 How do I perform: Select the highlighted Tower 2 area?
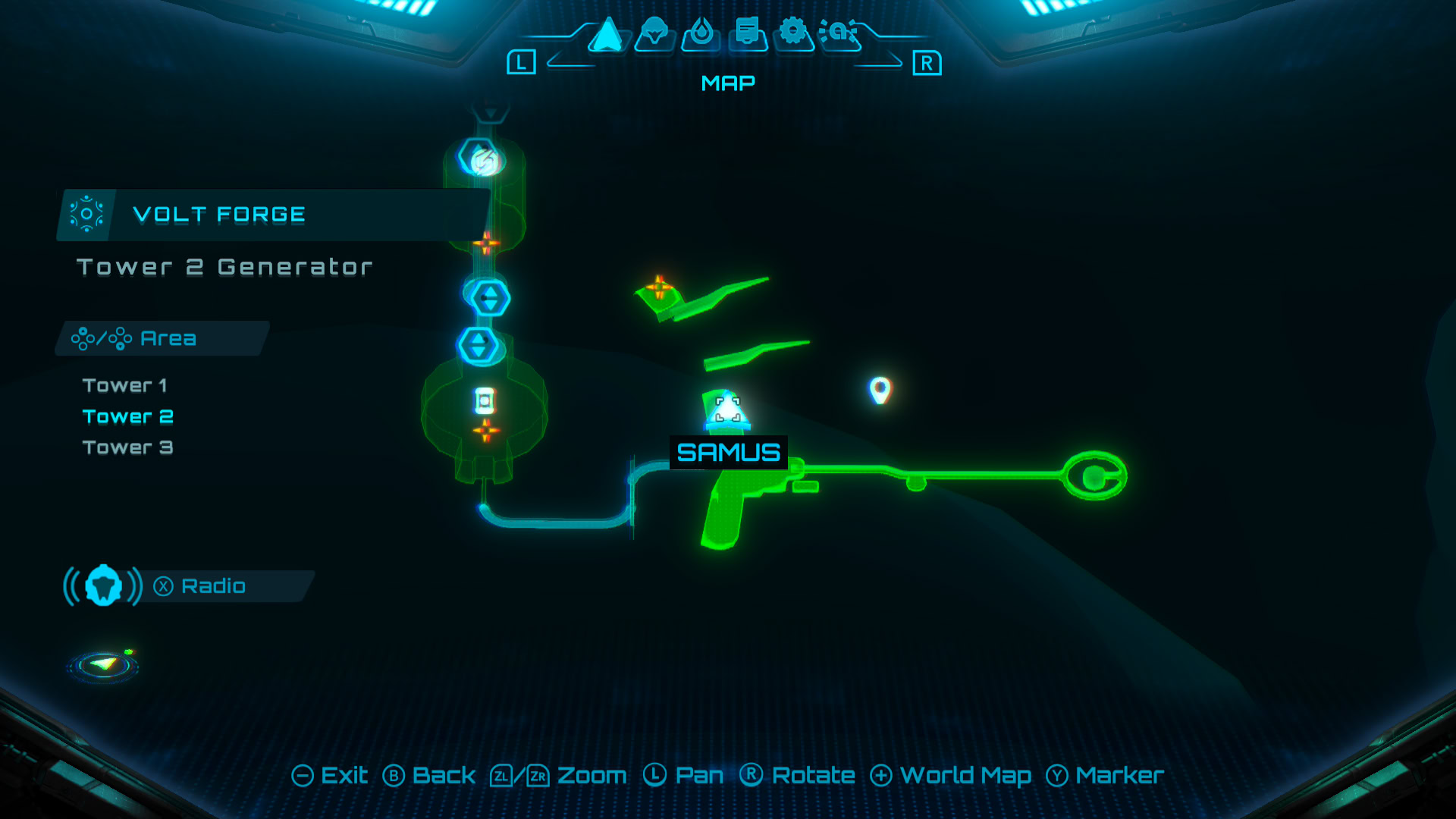[128, 417]
